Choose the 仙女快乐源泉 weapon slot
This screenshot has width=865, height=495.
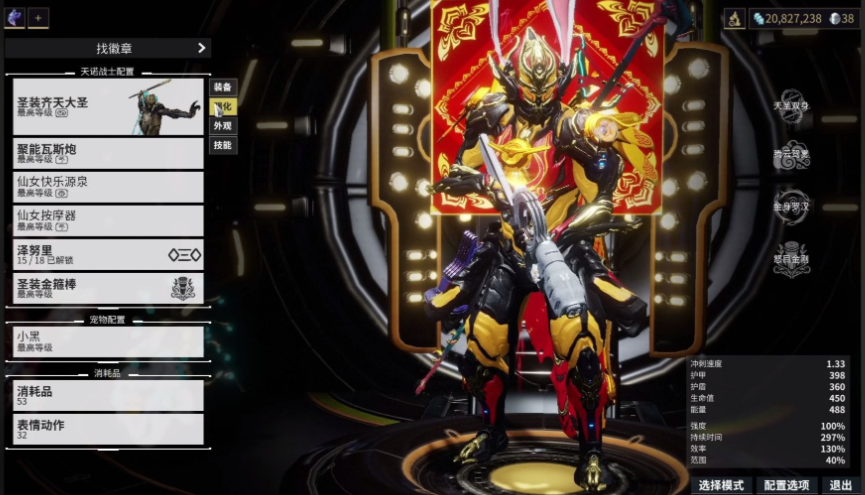tap(107, 187)
